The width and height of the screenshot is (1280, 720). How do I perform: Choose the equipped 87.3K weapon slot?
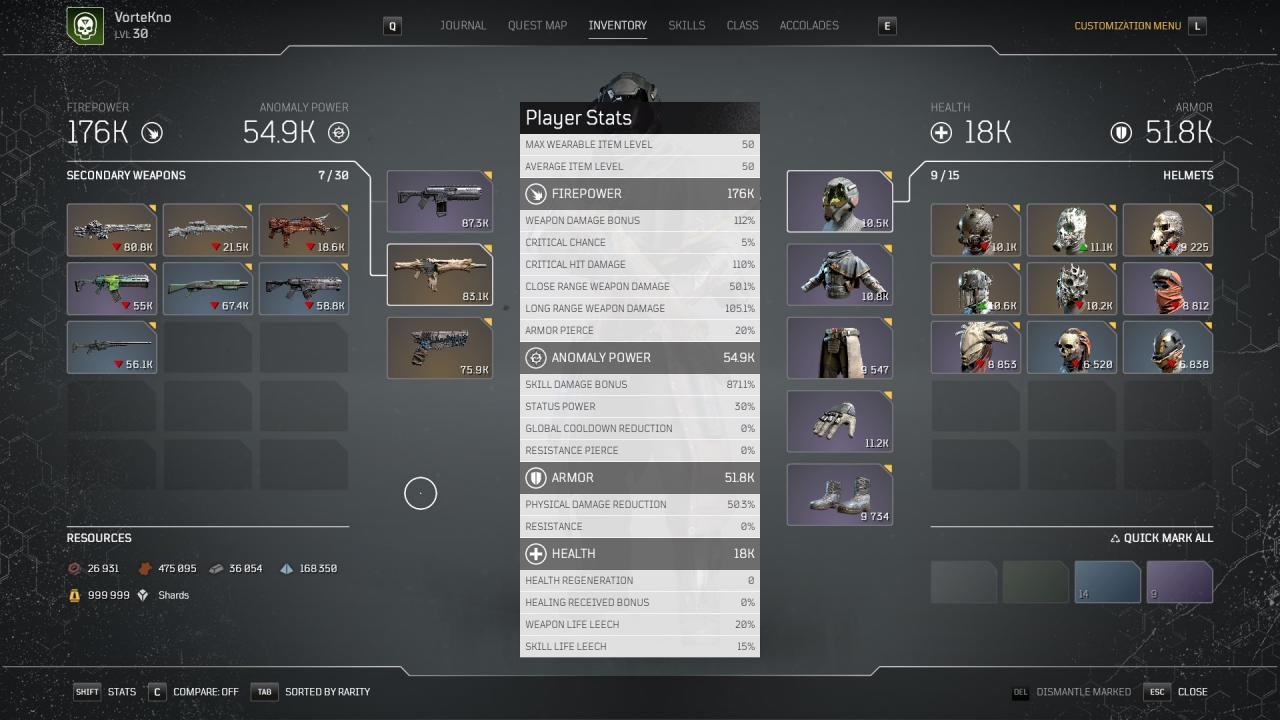pos(439,201)
